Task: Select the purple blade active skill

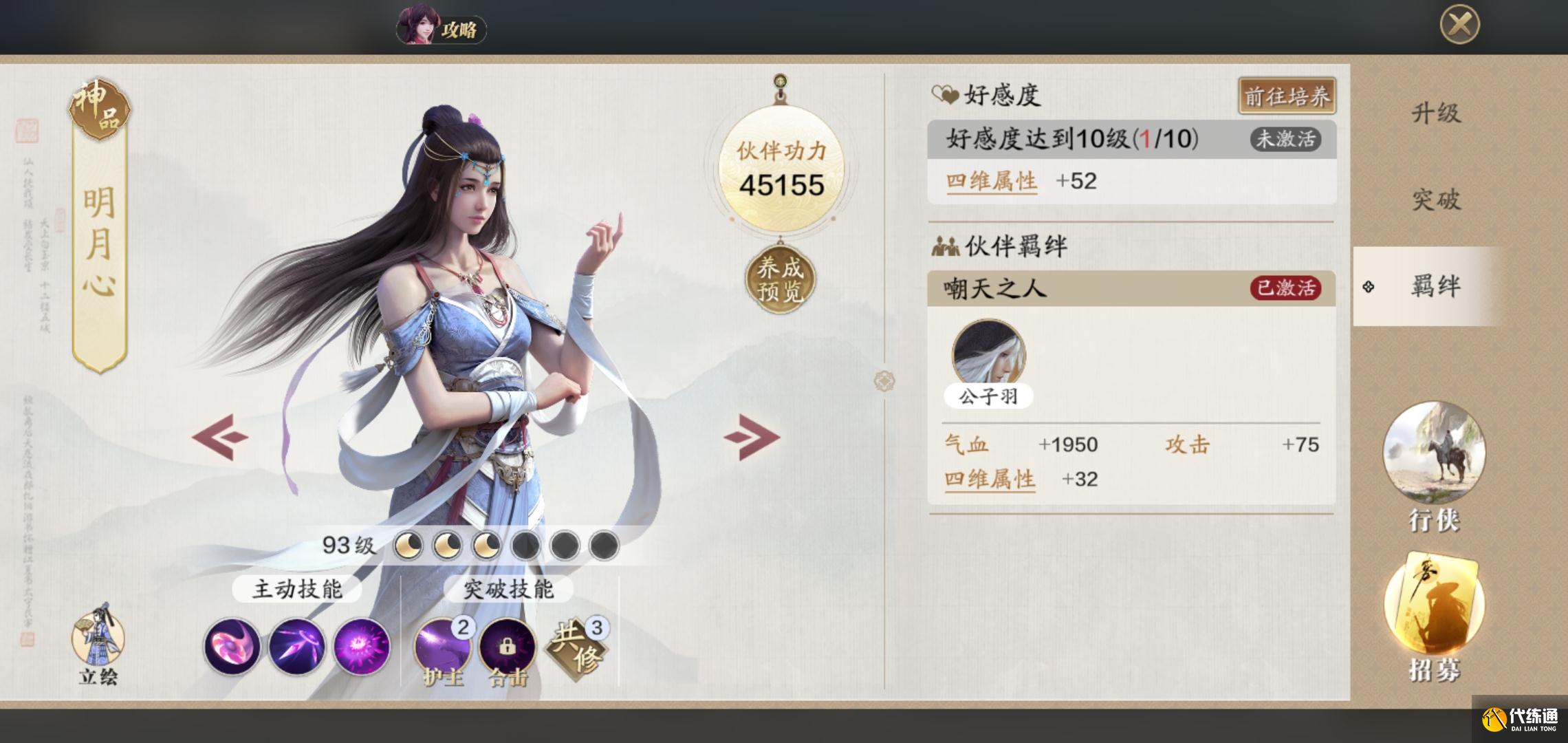Action: (296, 647)
